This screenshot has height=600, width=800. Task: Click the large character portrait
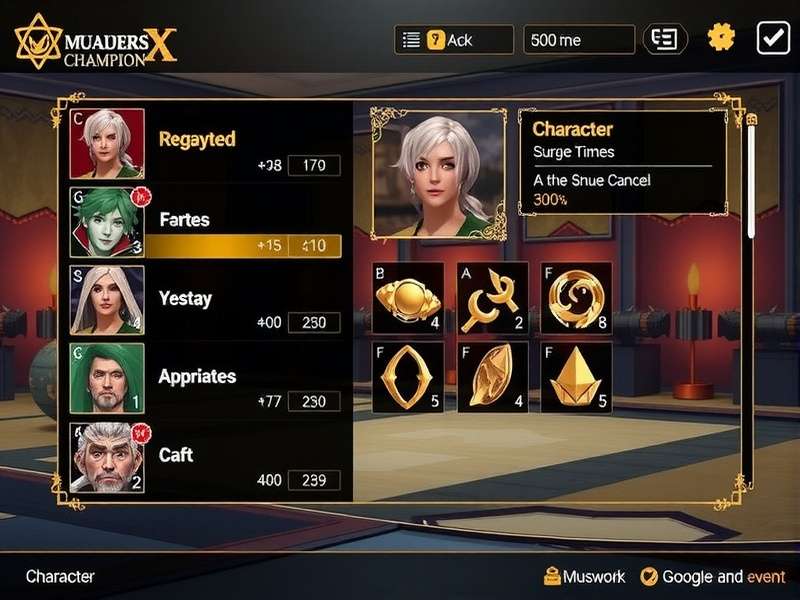click(439, 174)
